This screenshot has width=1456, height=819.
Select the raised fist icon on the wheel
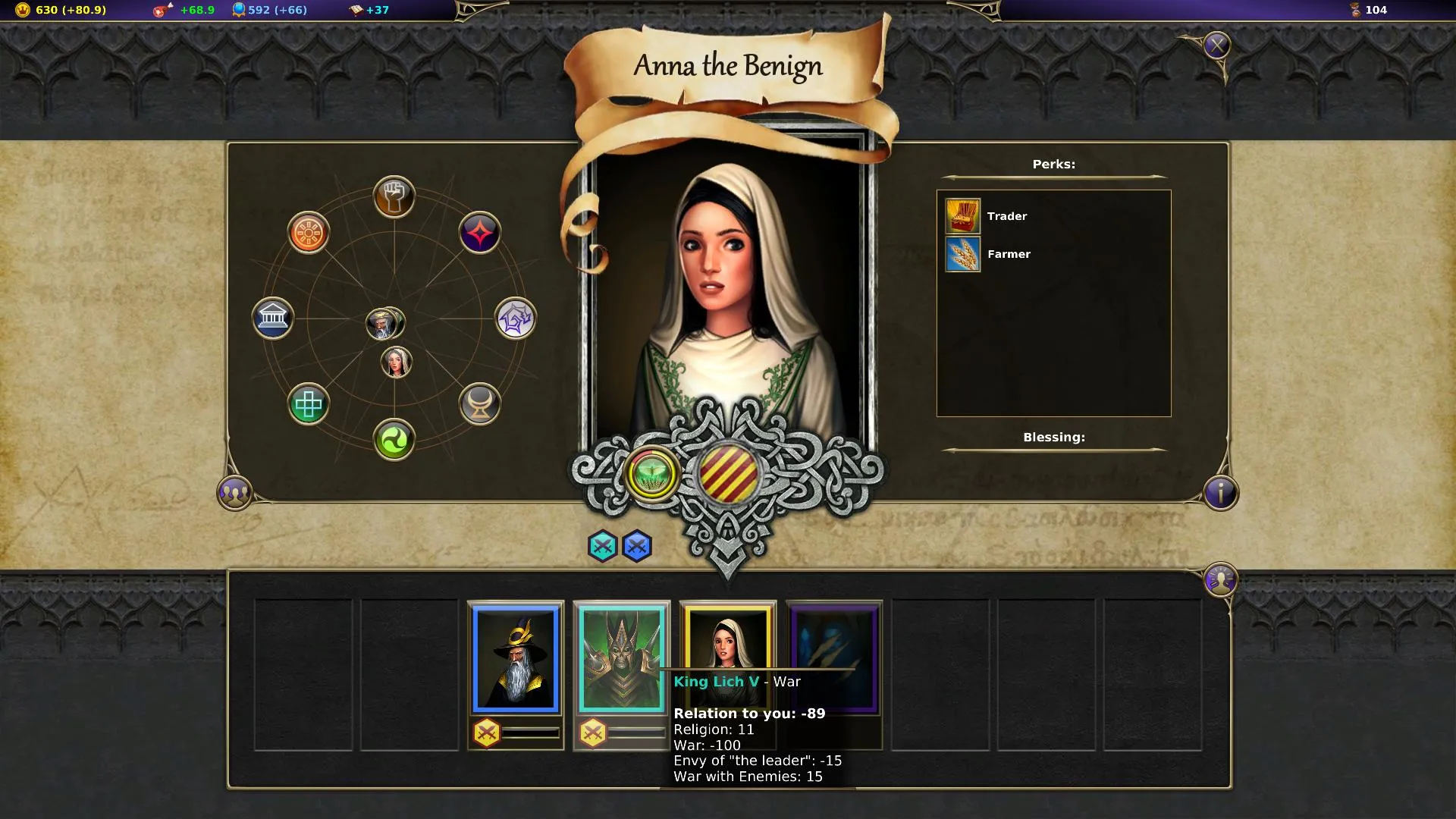coord(394,196)
